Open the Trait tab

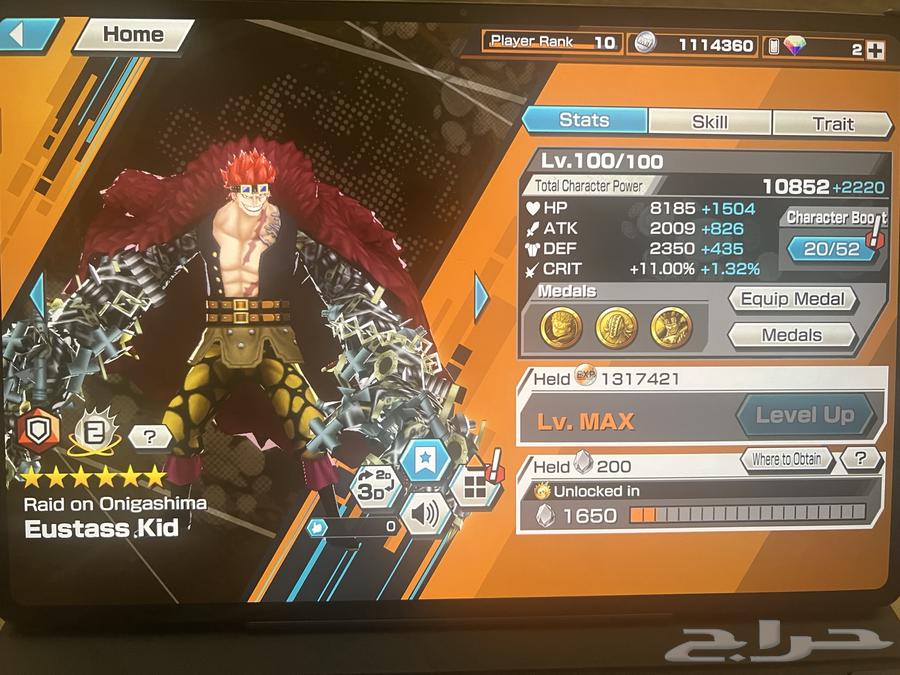click(832, 123)
